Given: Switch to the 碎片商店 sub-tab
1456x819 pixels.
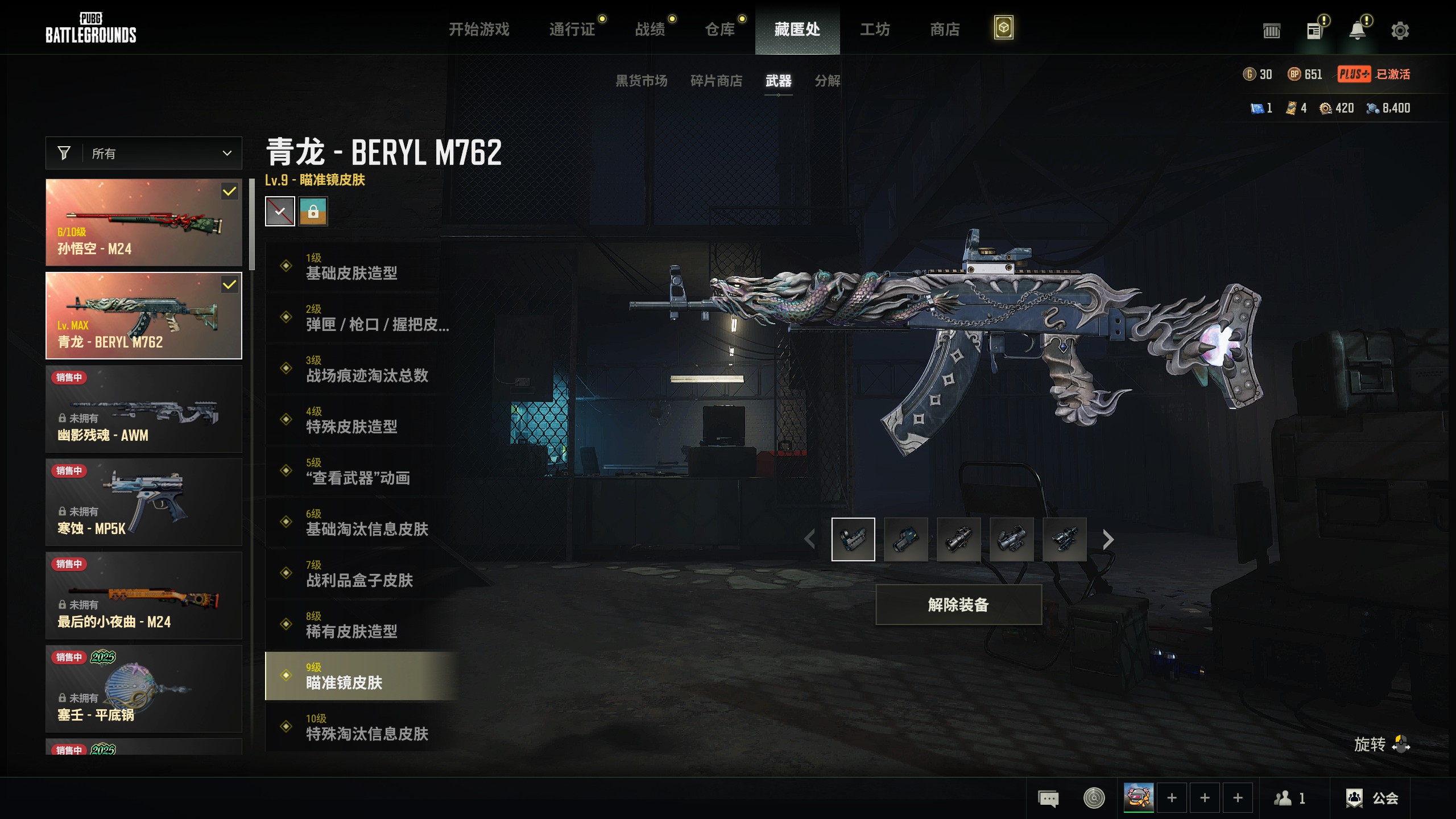Looking at the screenshot, I should (x=716, y=81).
